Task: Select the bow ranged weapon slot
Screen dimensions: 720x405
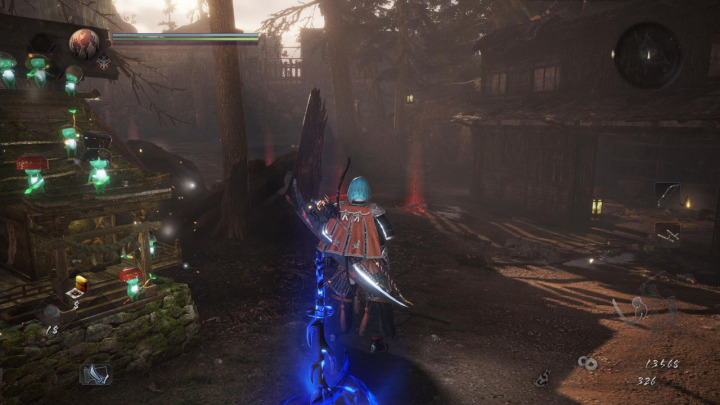Action: [x=667, y=192]
